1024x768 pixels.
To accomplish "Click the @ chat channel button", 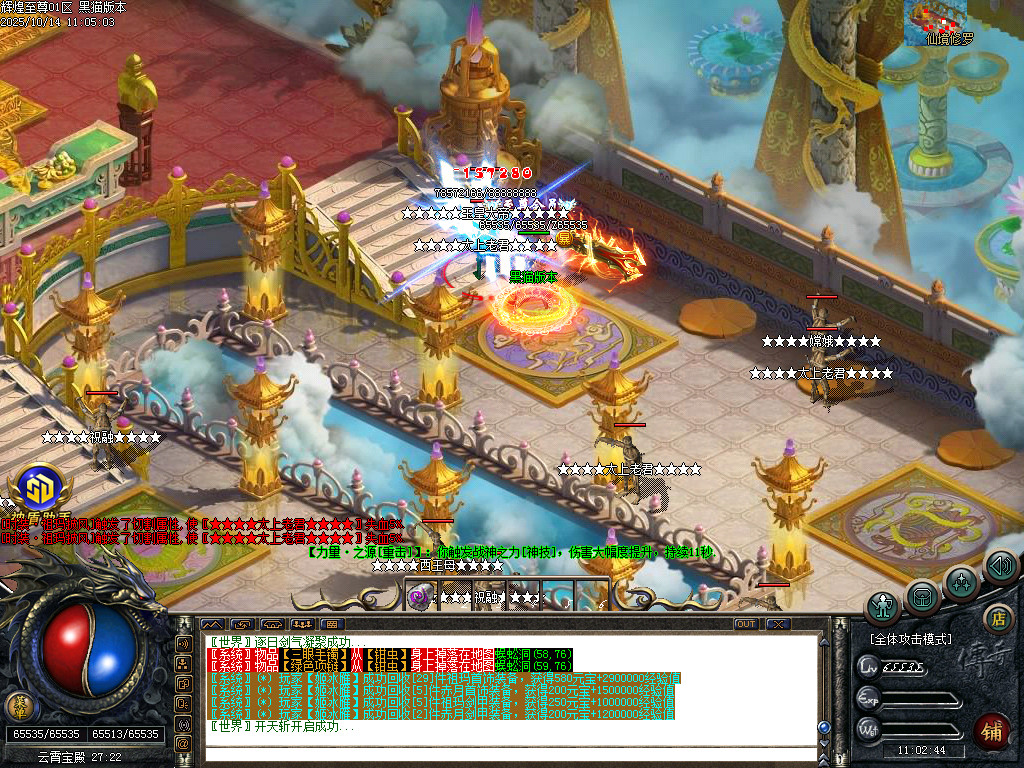I will tap(183, 743).
